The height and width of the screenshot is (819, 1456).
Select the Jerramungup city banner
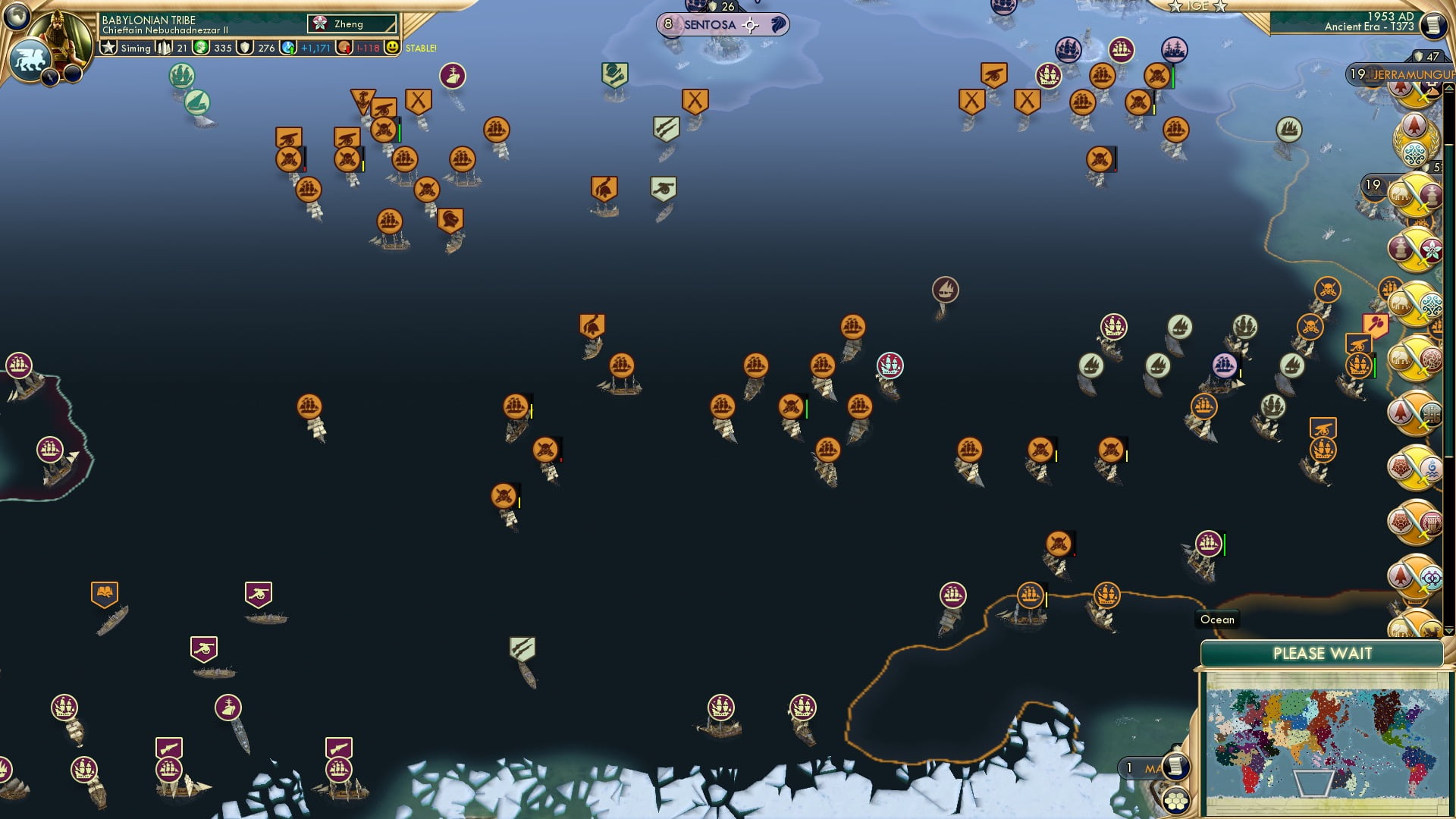tap(1403, 74)
